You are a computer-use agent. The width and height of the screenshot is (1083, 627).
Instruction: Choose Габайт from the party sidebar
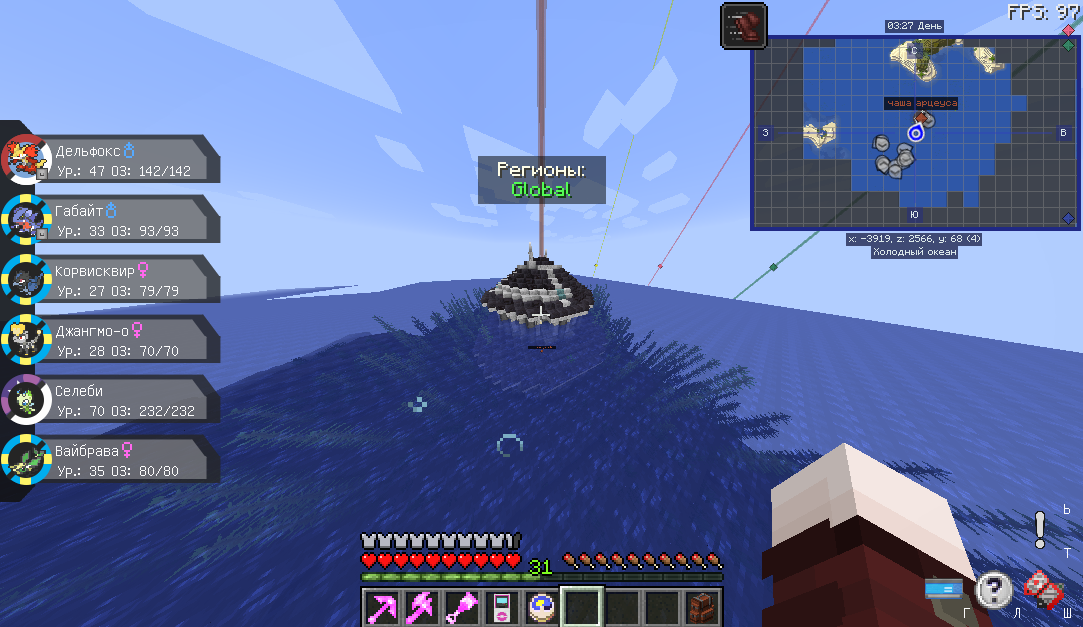pyautogui.click(x=110, y=220)
